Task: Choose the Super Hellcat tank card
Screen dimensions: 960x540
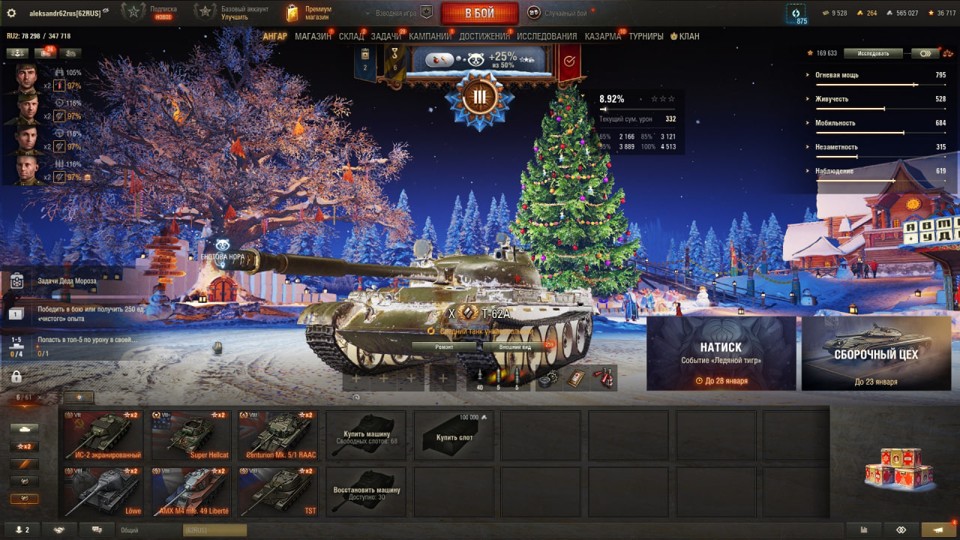Action: tap(190, 435)
